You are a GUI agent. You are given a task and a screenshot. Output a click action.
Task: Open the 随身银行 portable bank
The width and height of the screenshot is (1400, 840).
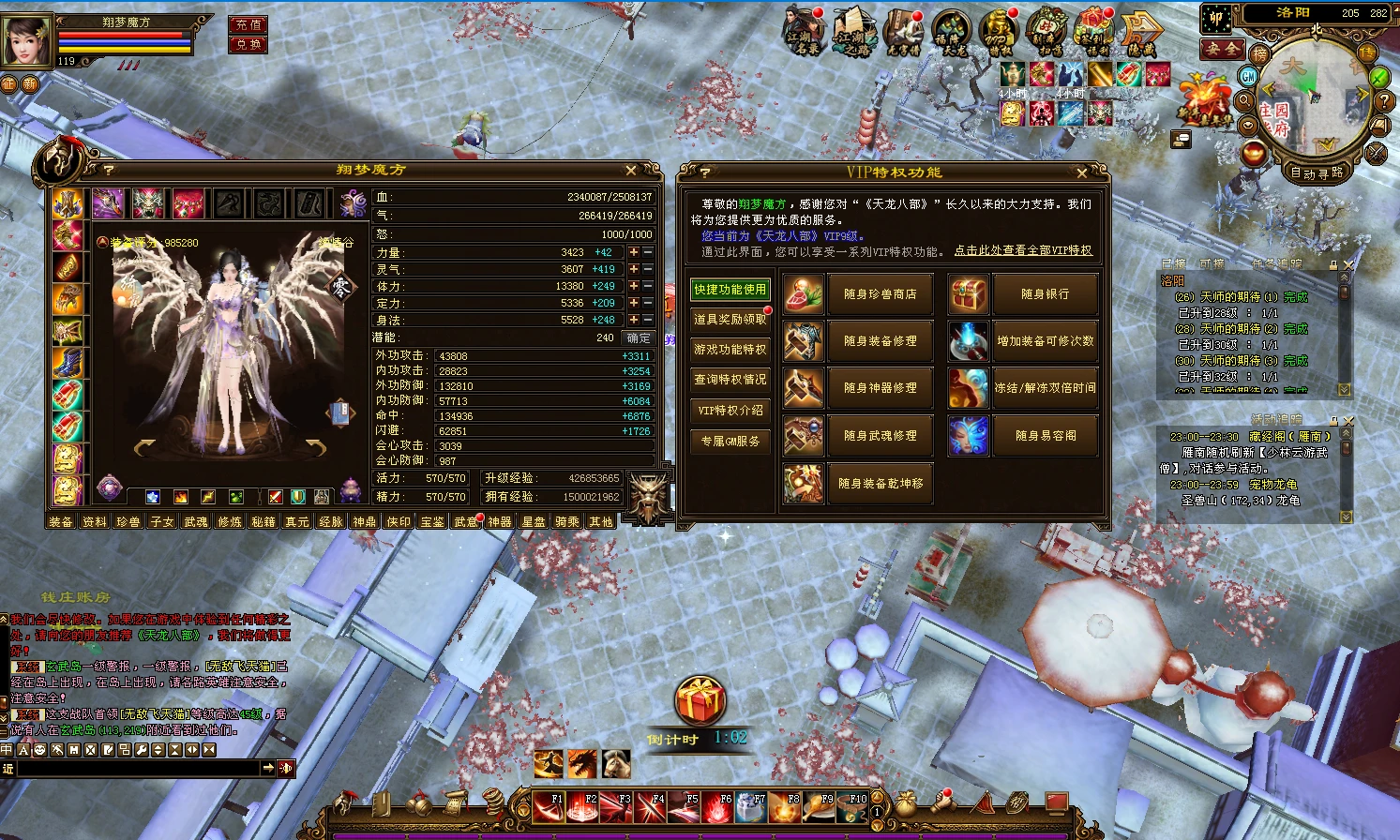click(x=1045, y=294)
